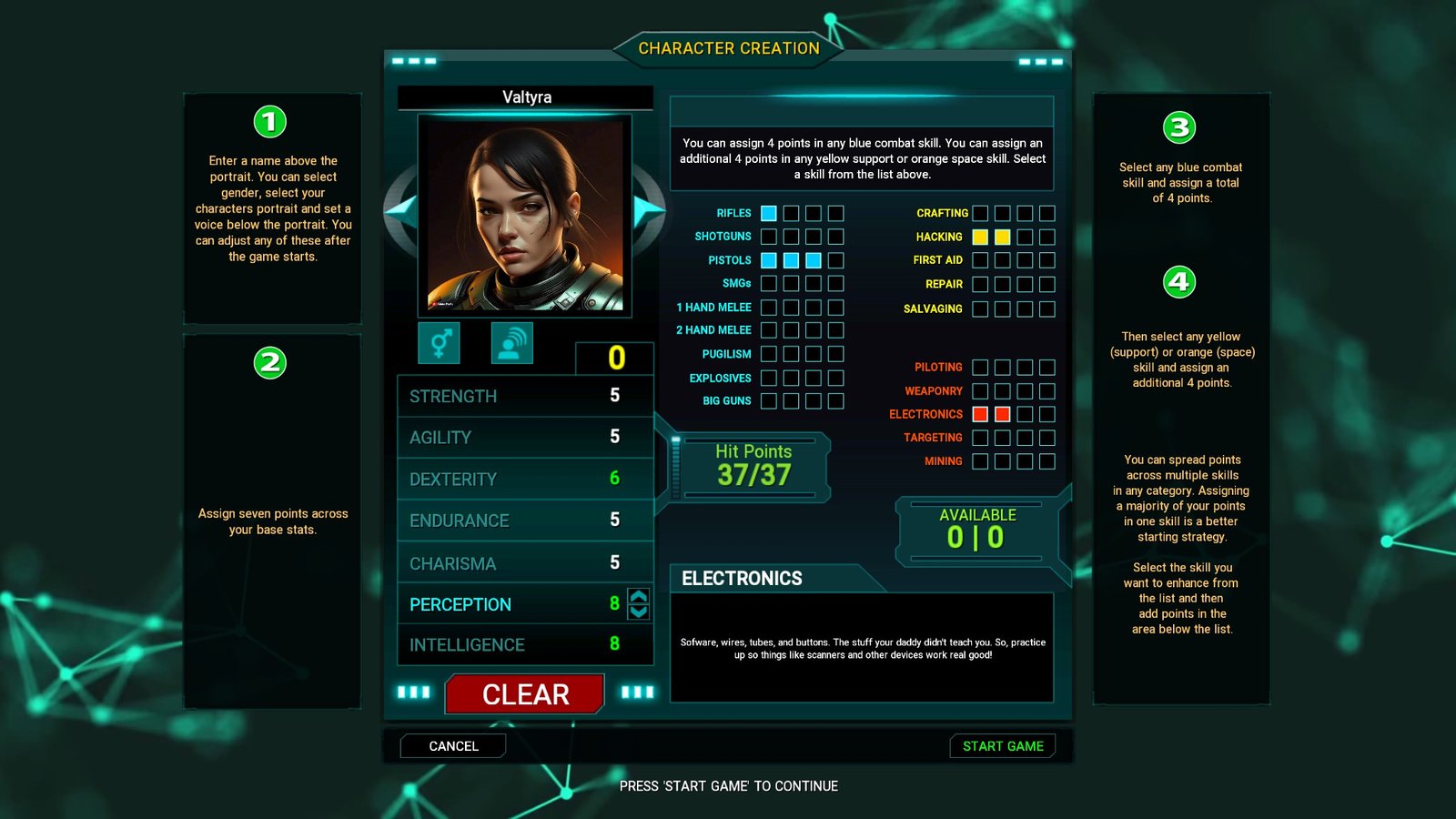Click the red CLEAR button
This screenshot has height=819, width=1456.
(525, 694)
